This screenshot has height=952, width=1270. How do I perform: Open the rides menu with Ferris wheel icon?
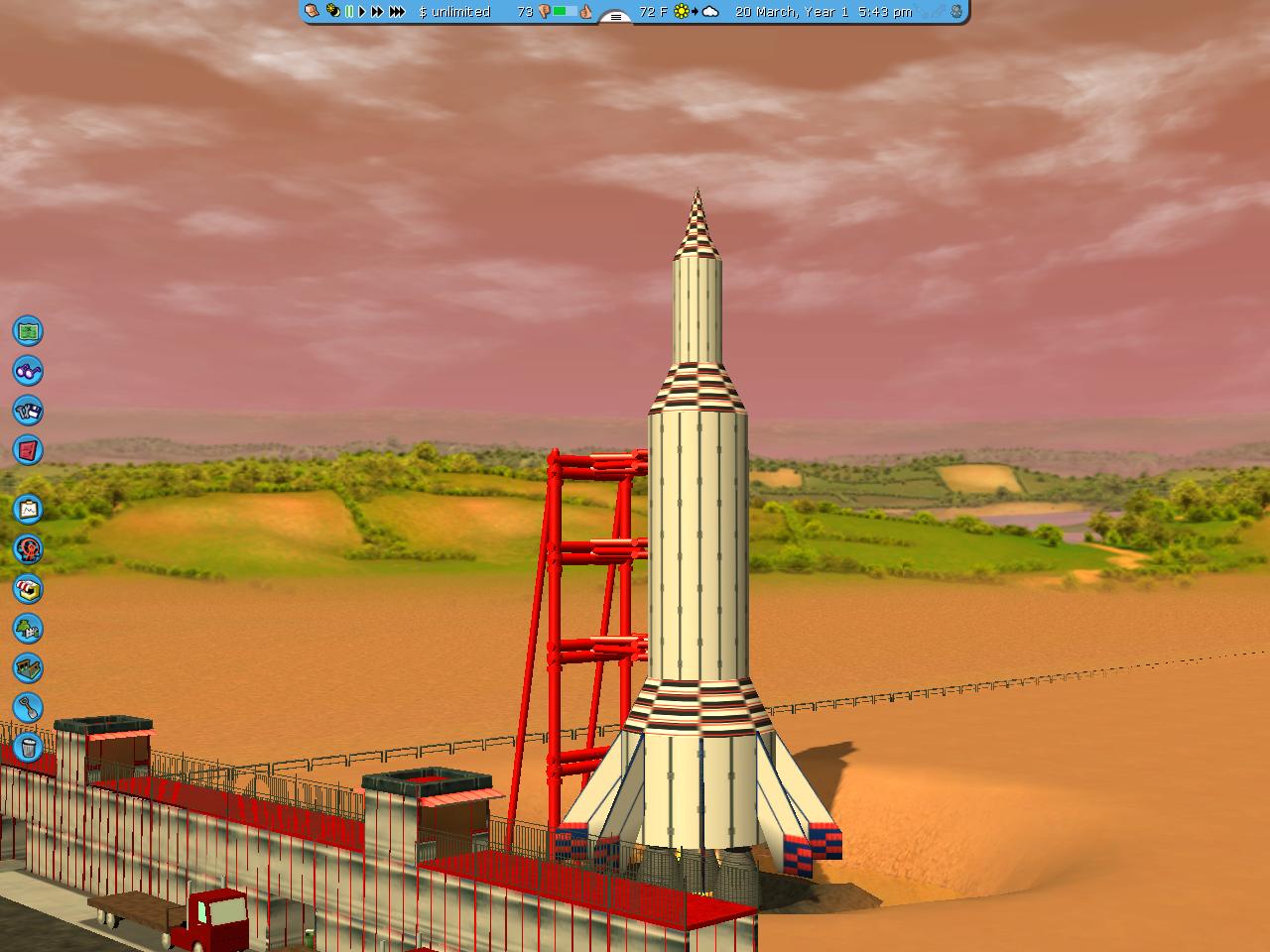28,549
